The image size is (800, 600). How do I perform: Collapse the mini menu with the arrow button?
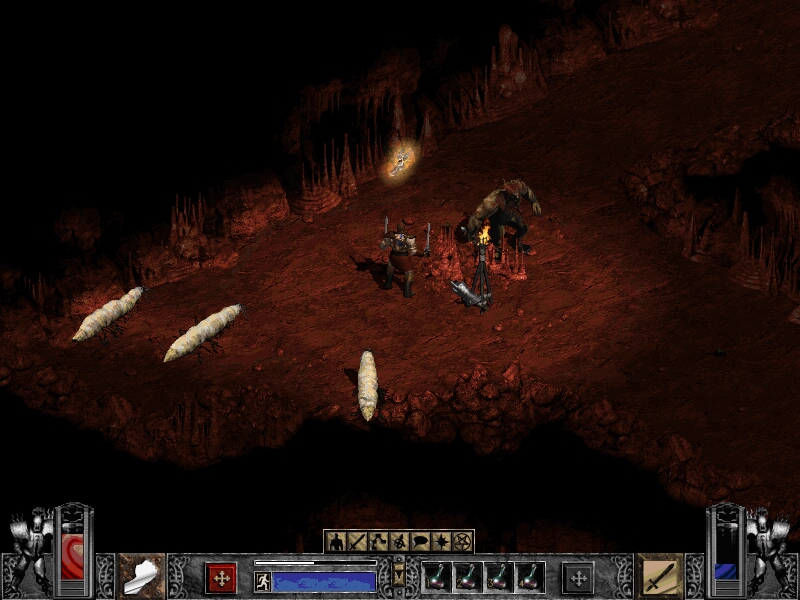pos(399,577)
